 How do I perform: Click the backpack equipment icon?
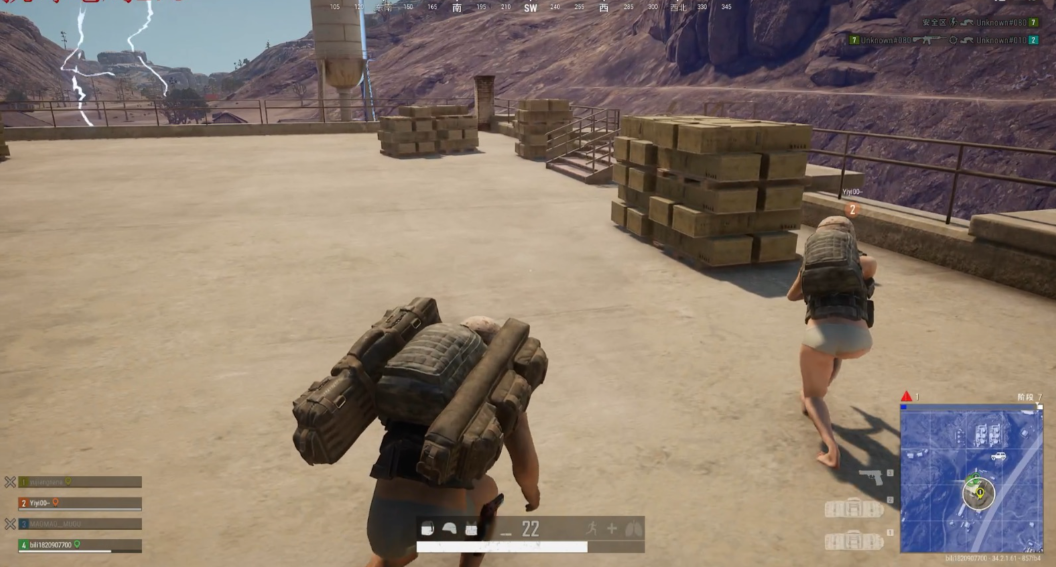coord(427,529)
